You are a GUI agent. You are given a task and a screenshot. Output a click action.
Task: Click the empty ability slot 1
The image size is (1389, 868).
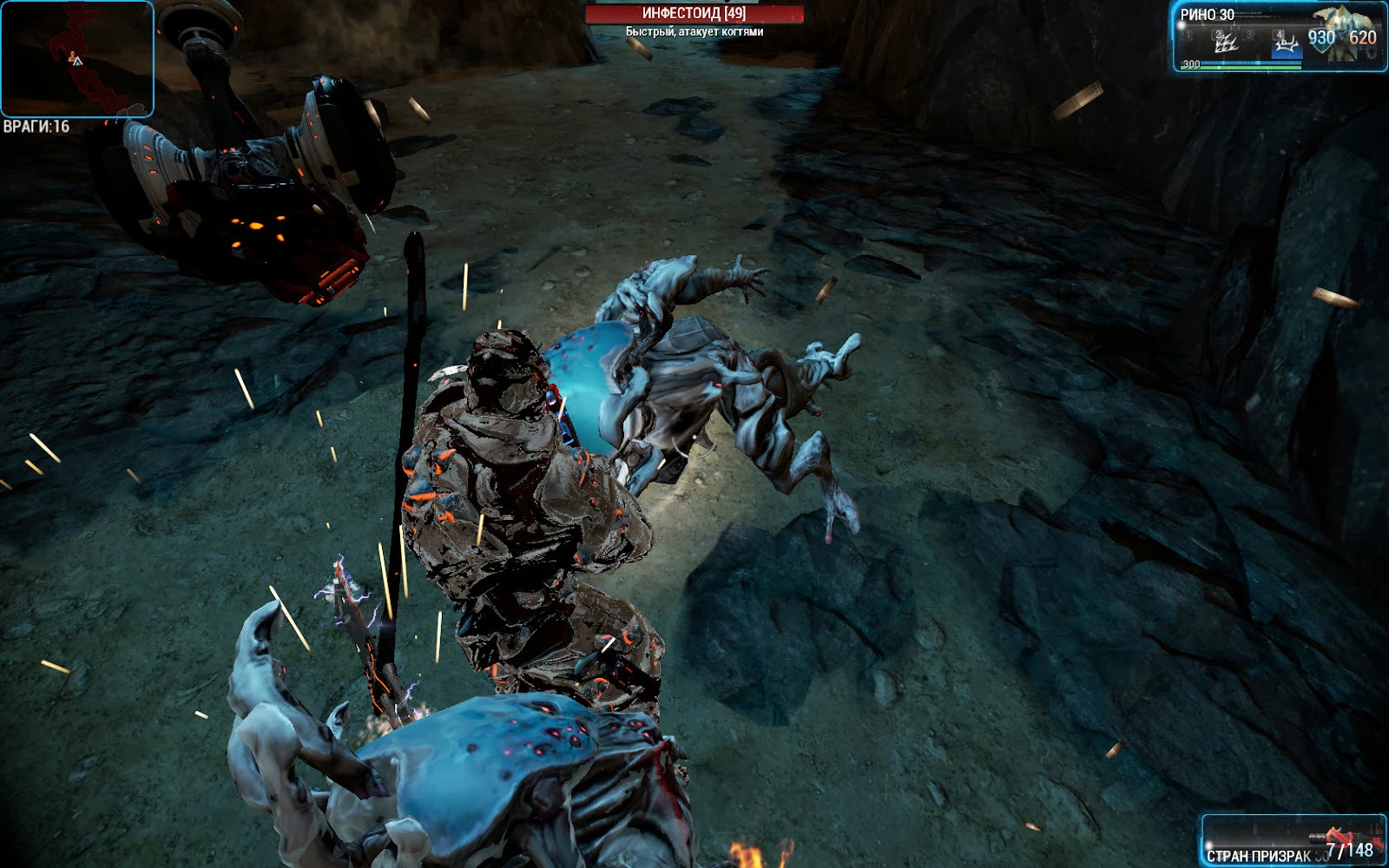[x=1186, y=36]
